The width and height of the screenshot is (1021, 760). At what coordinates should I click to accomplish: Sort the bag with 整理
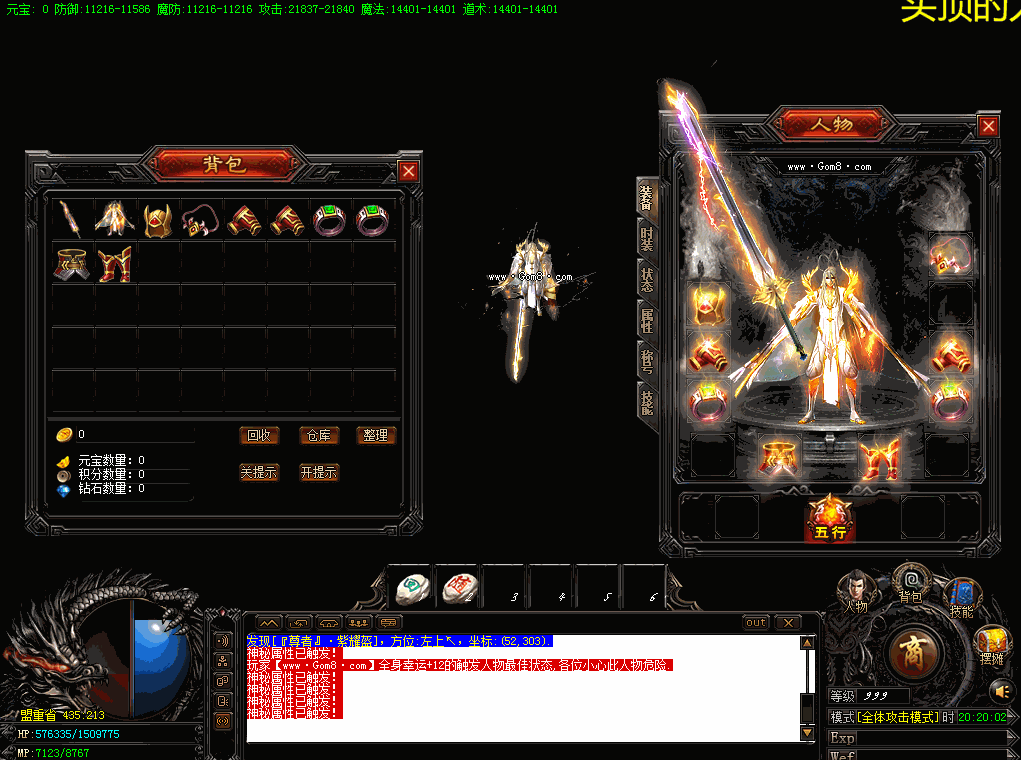click(376, 435)
